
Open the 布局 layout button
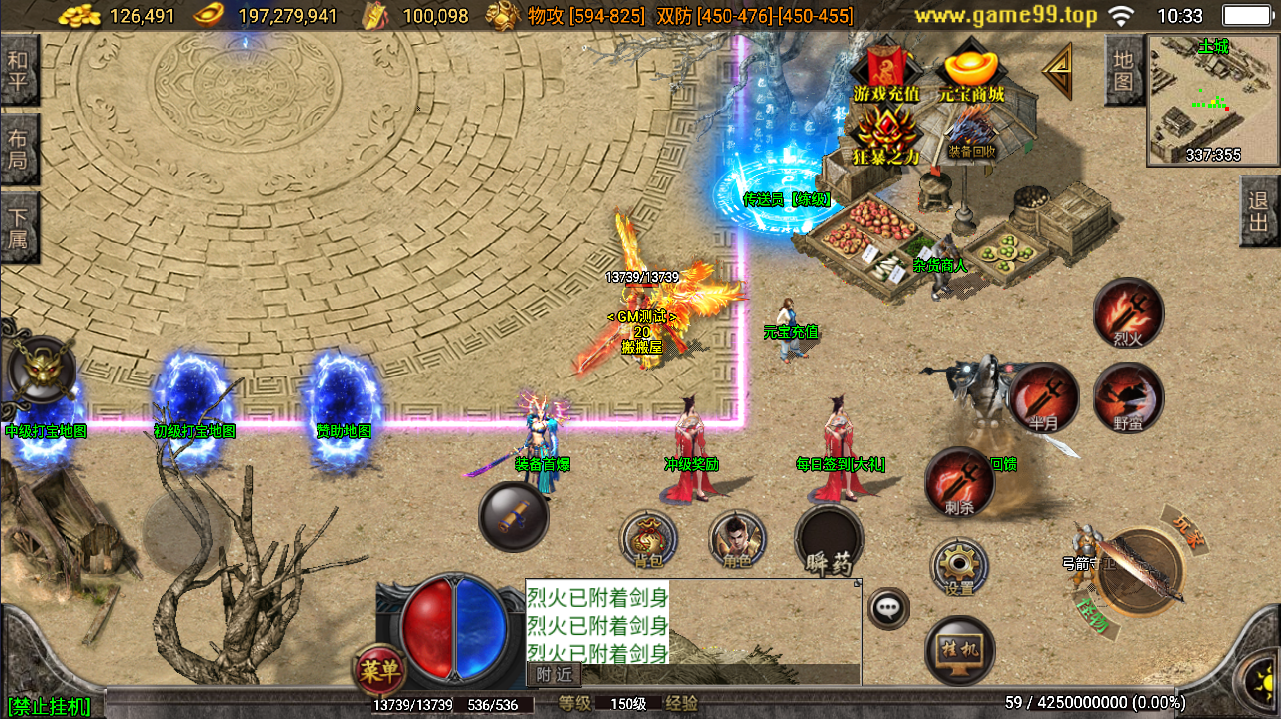click(x=18, y=149)
